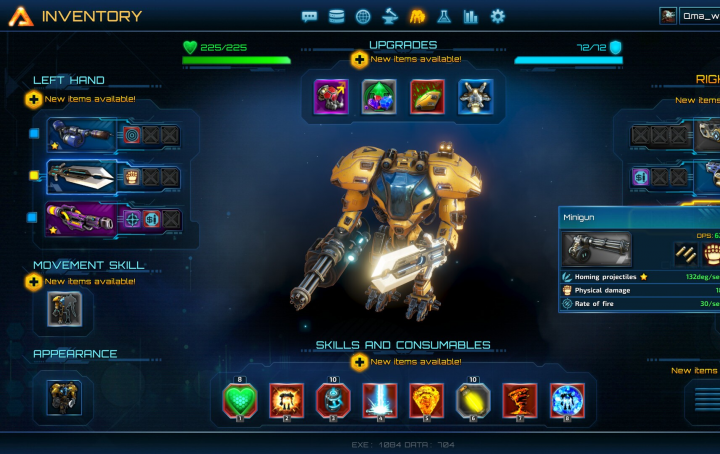Open settings via the gear icon

tap(498, 16)
